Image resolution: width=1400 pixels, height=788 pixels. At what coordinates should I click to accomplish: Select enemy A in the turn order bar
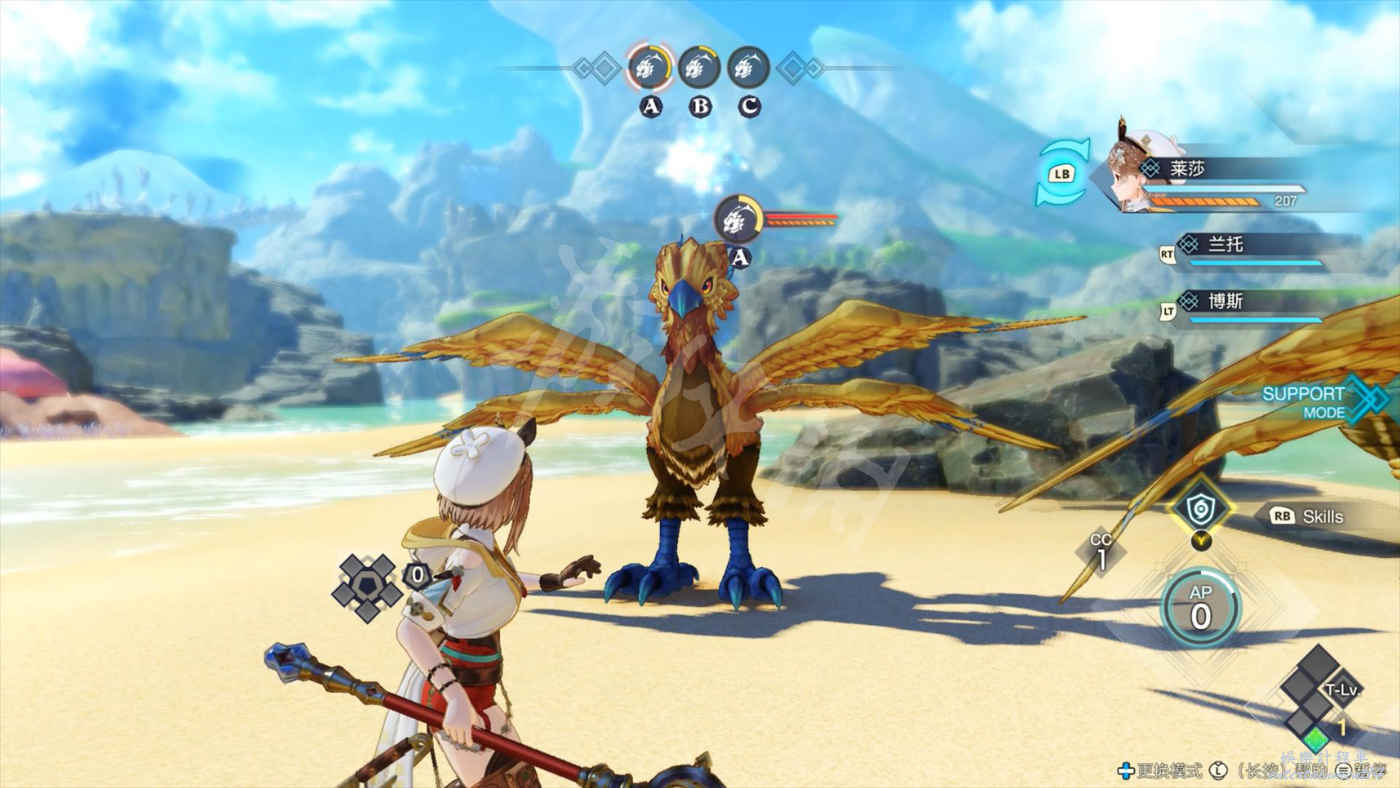click(x=650, y=67)
